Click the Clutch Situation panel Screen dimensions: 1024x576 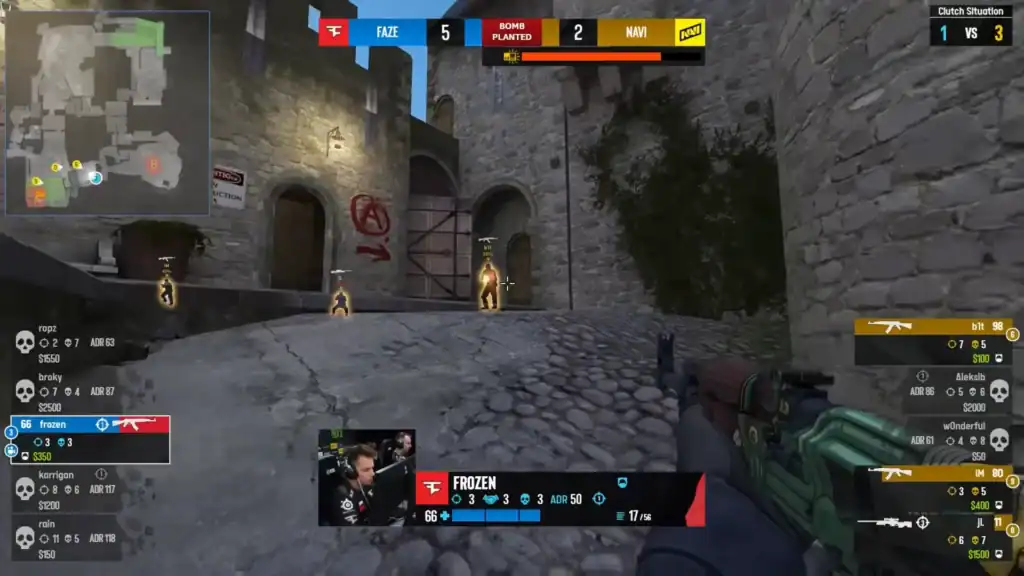[x=970, y=24]
